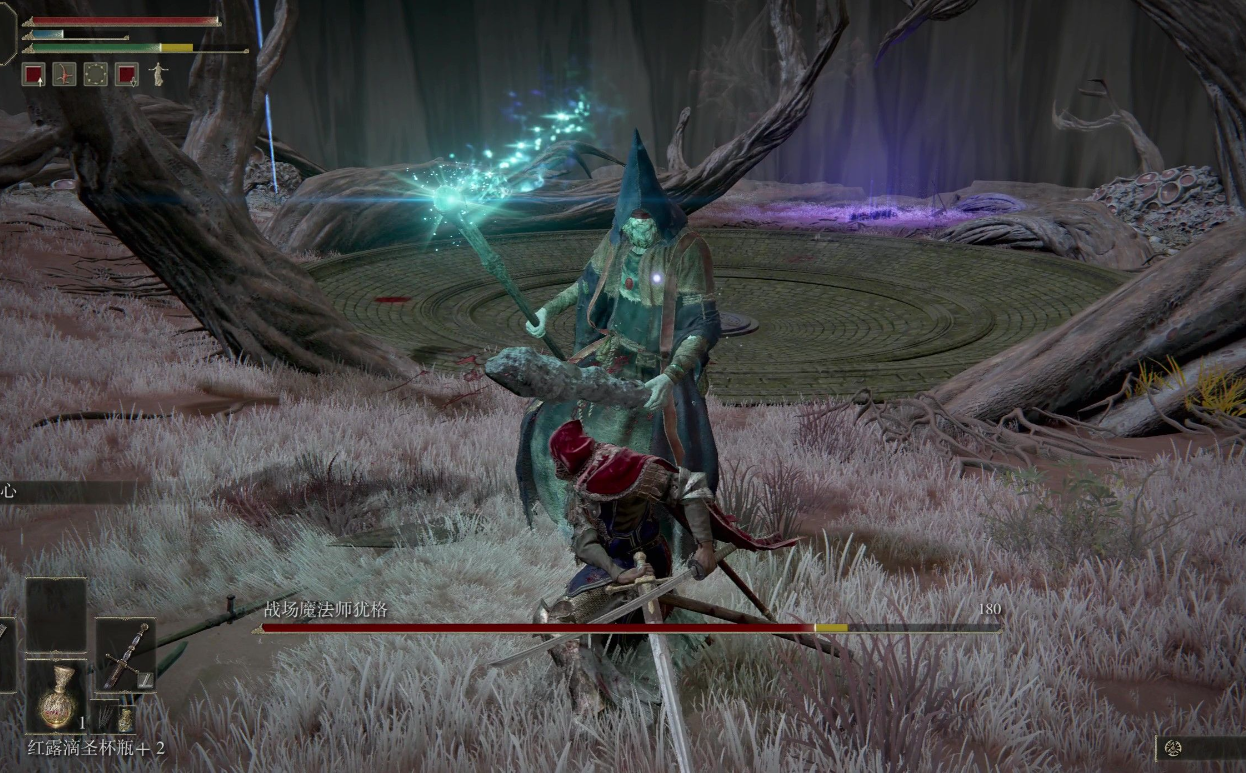Click the red square up-arrow buff icon
Image resolution: width=1246 pixels, height=773 pixels.
pos(33,74)
